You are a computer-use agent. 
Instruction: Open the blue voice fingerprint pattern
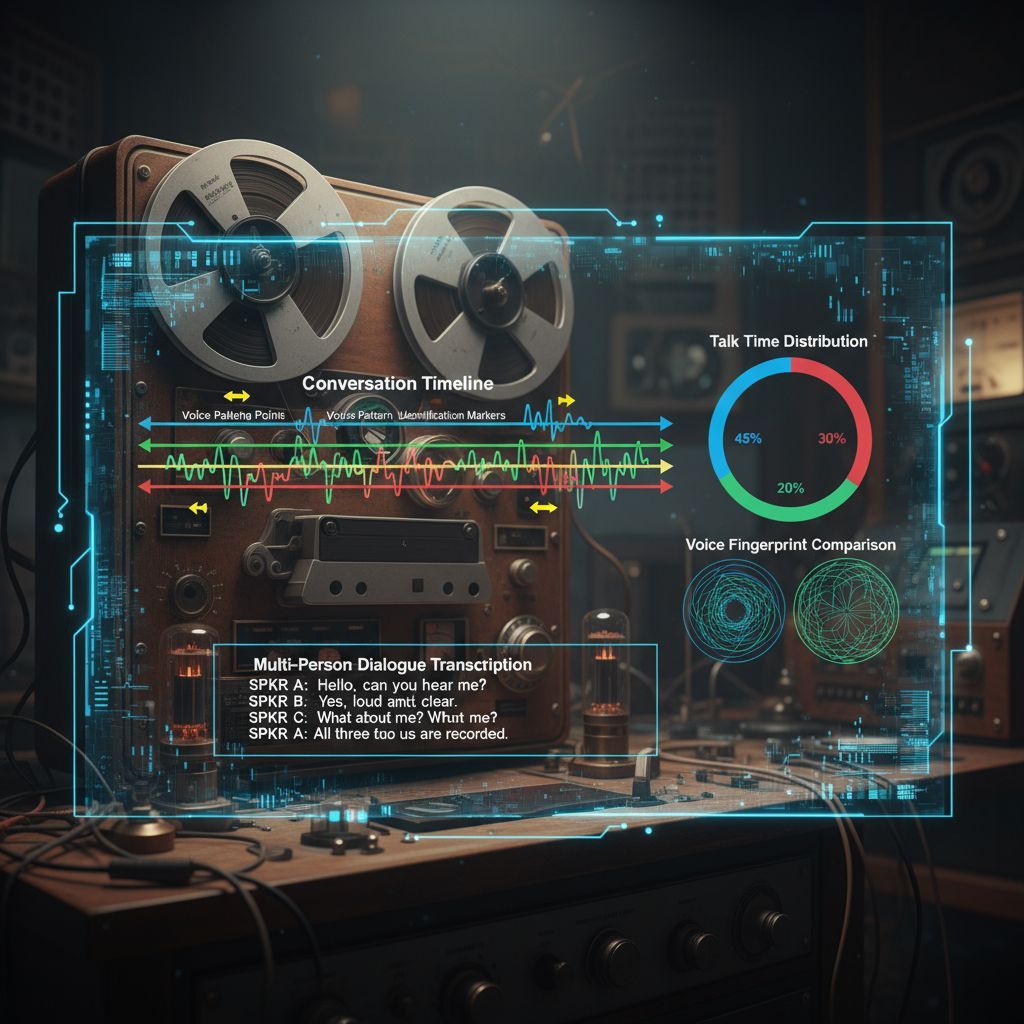click(x=734, y=608)
